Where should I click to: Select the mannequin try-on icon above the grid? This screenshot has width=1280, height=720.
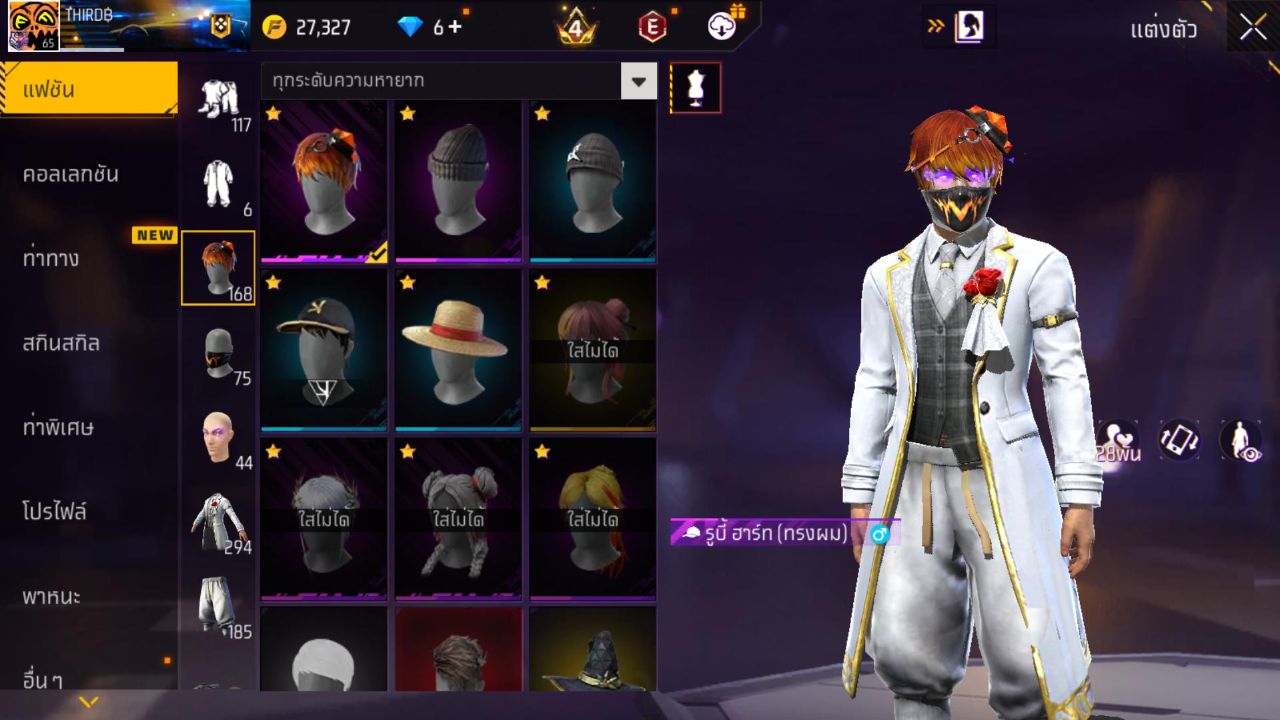click(695, 88)
